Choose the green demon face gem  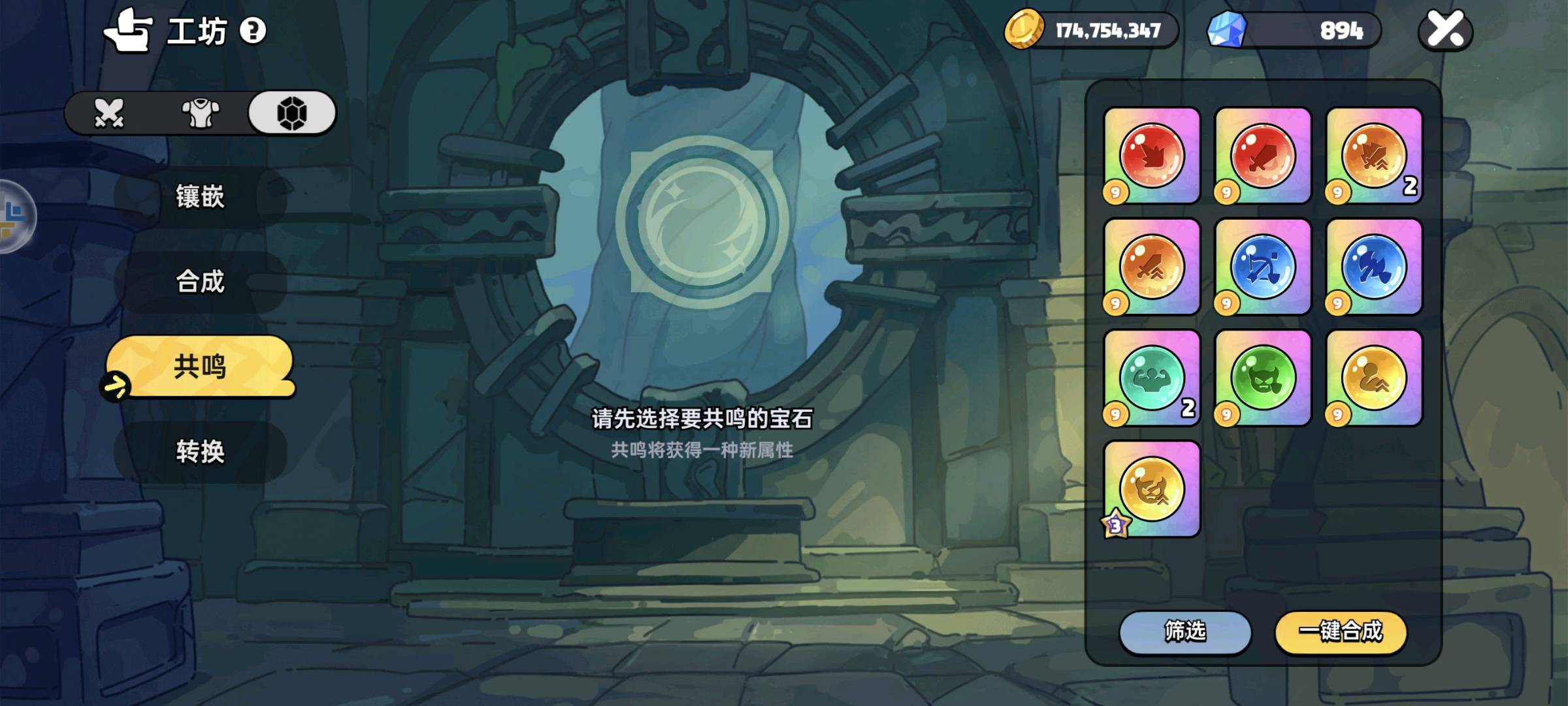[x=1262, y=378]
